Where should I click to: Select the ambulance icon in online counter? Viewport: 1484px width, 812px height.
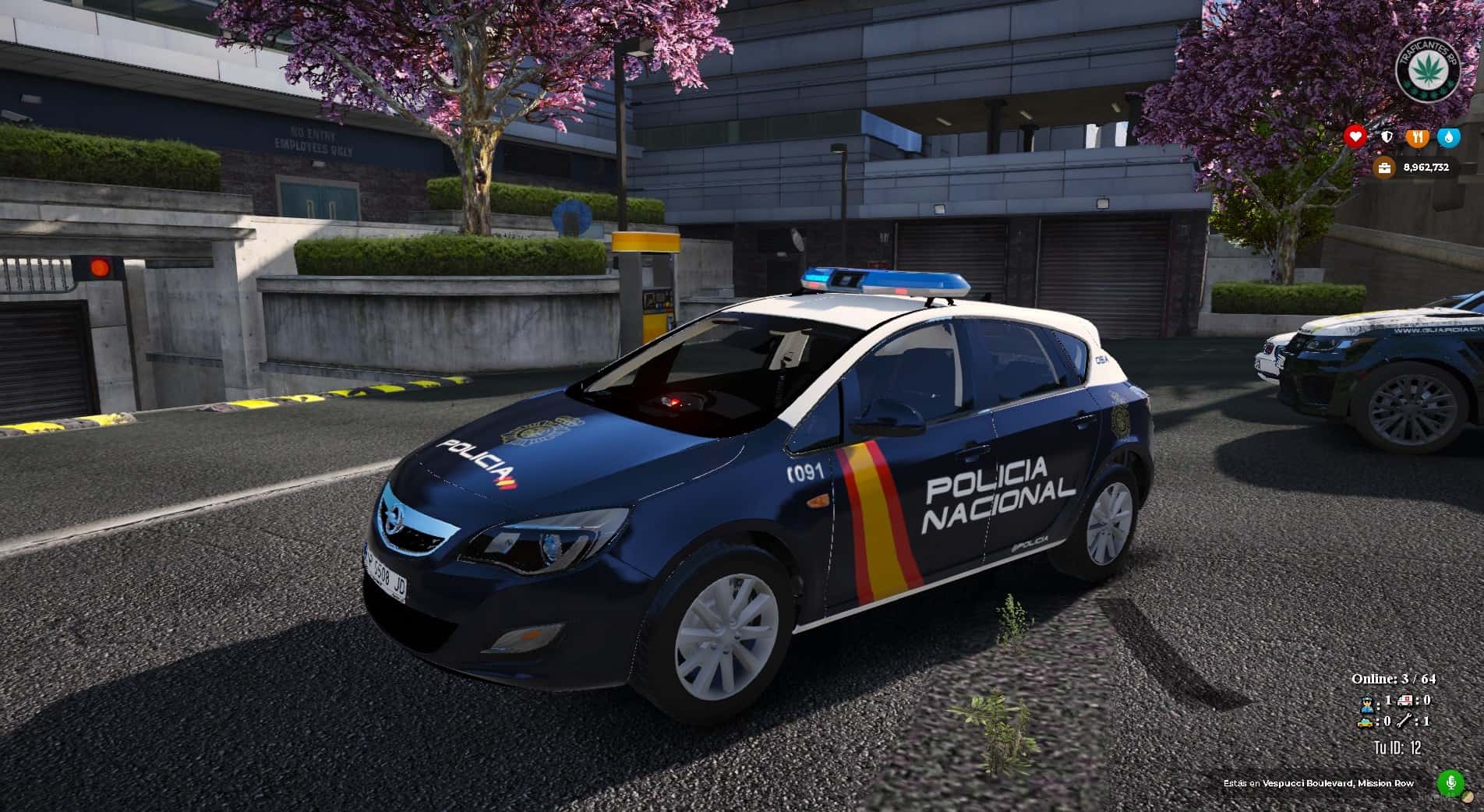(1406, 701)
